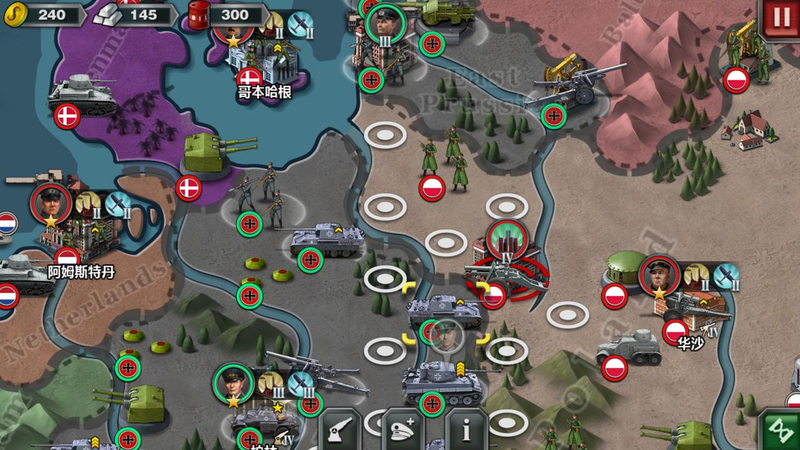Open the artillery cannon build button
The image size is (800, 450).
[x=340, y=430]
